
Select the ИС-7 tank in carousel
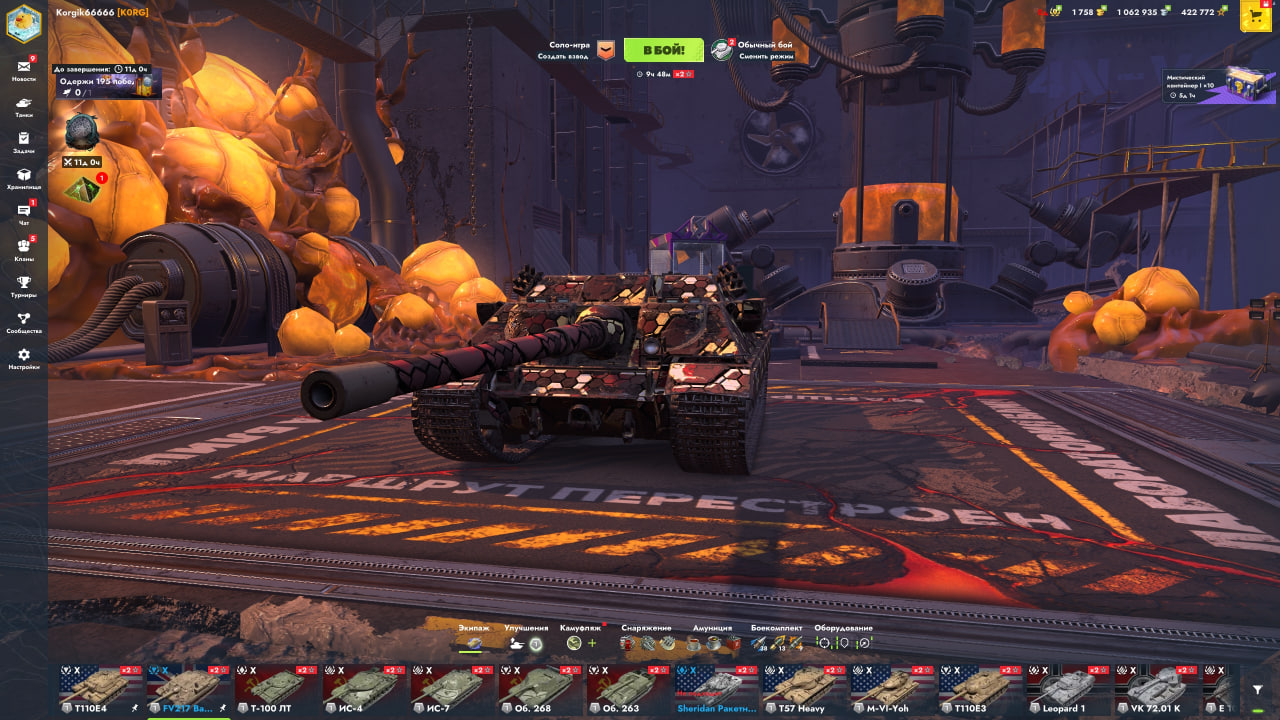point(453,690)
